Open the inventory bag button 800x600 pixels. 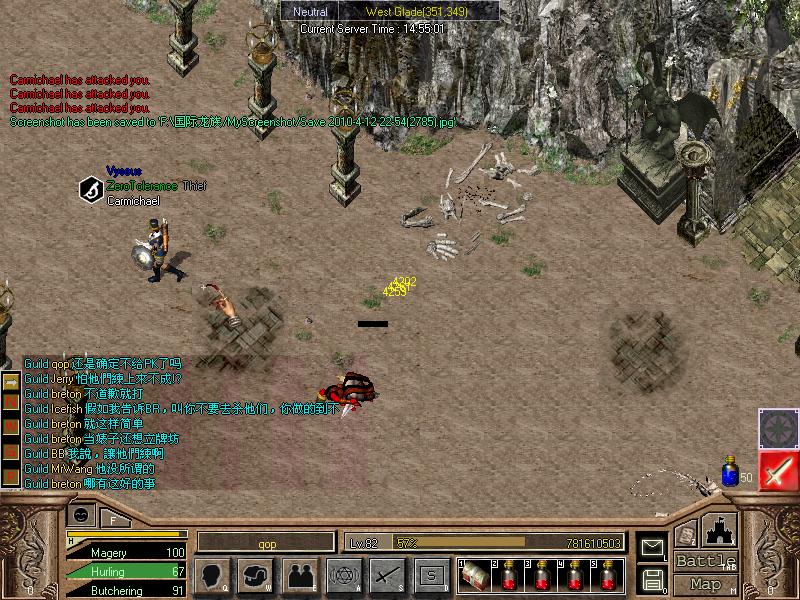click(x=256, y=575)
